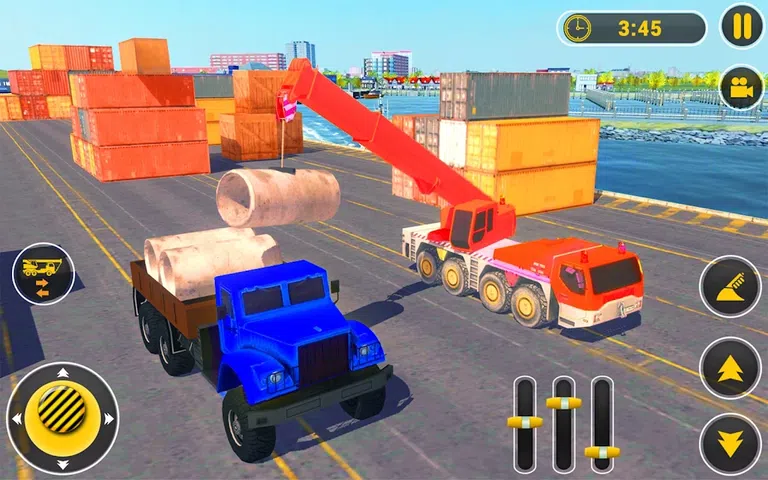This screenshot has width=768, height=480.
Task: Activate the crane boom extend button
Action: pyautogui.click(x=730, y=288)
